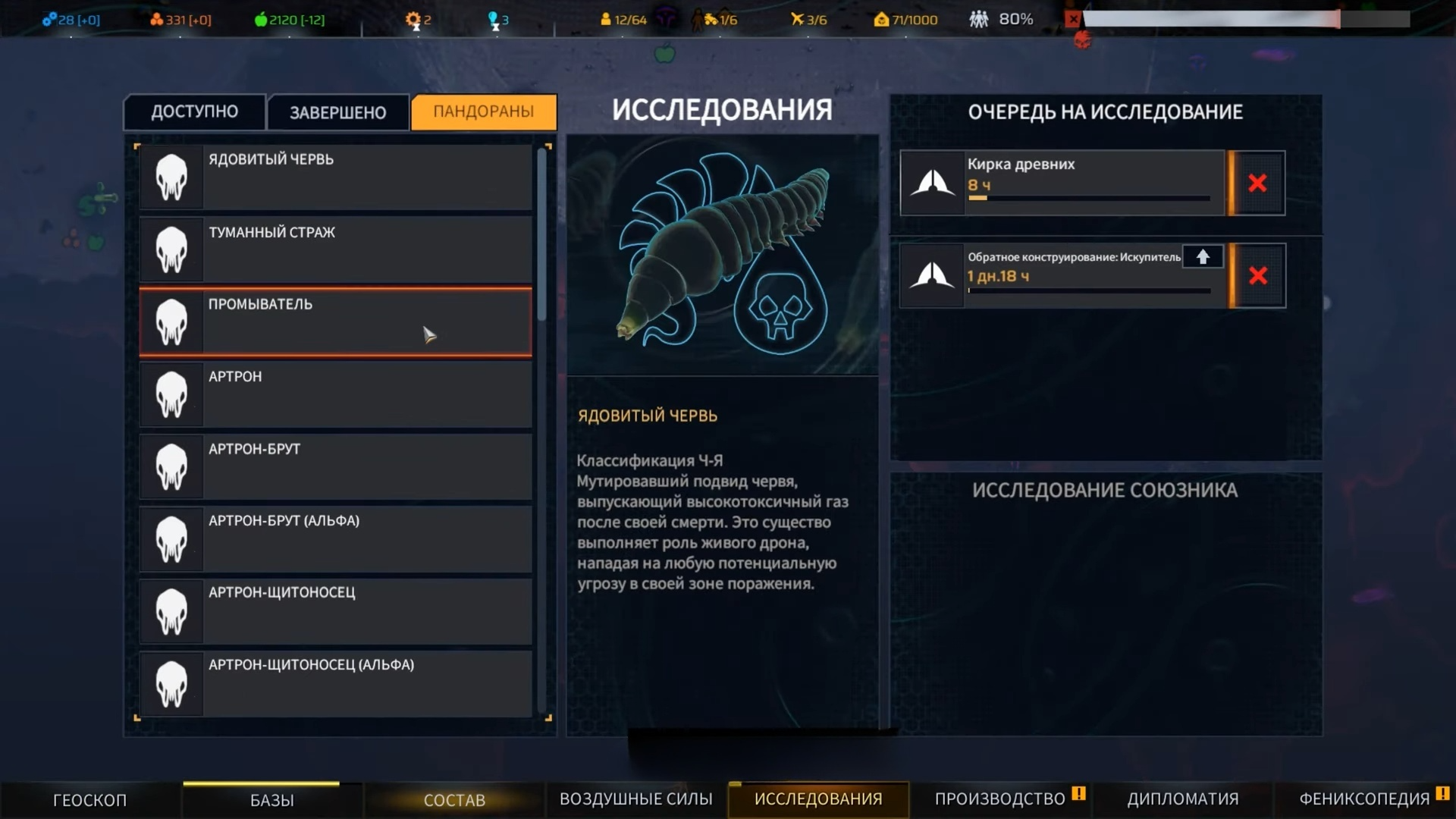The image size is (1456, 819).
Task: Move Искупитель research up in queue
Action: (1203, 257)
